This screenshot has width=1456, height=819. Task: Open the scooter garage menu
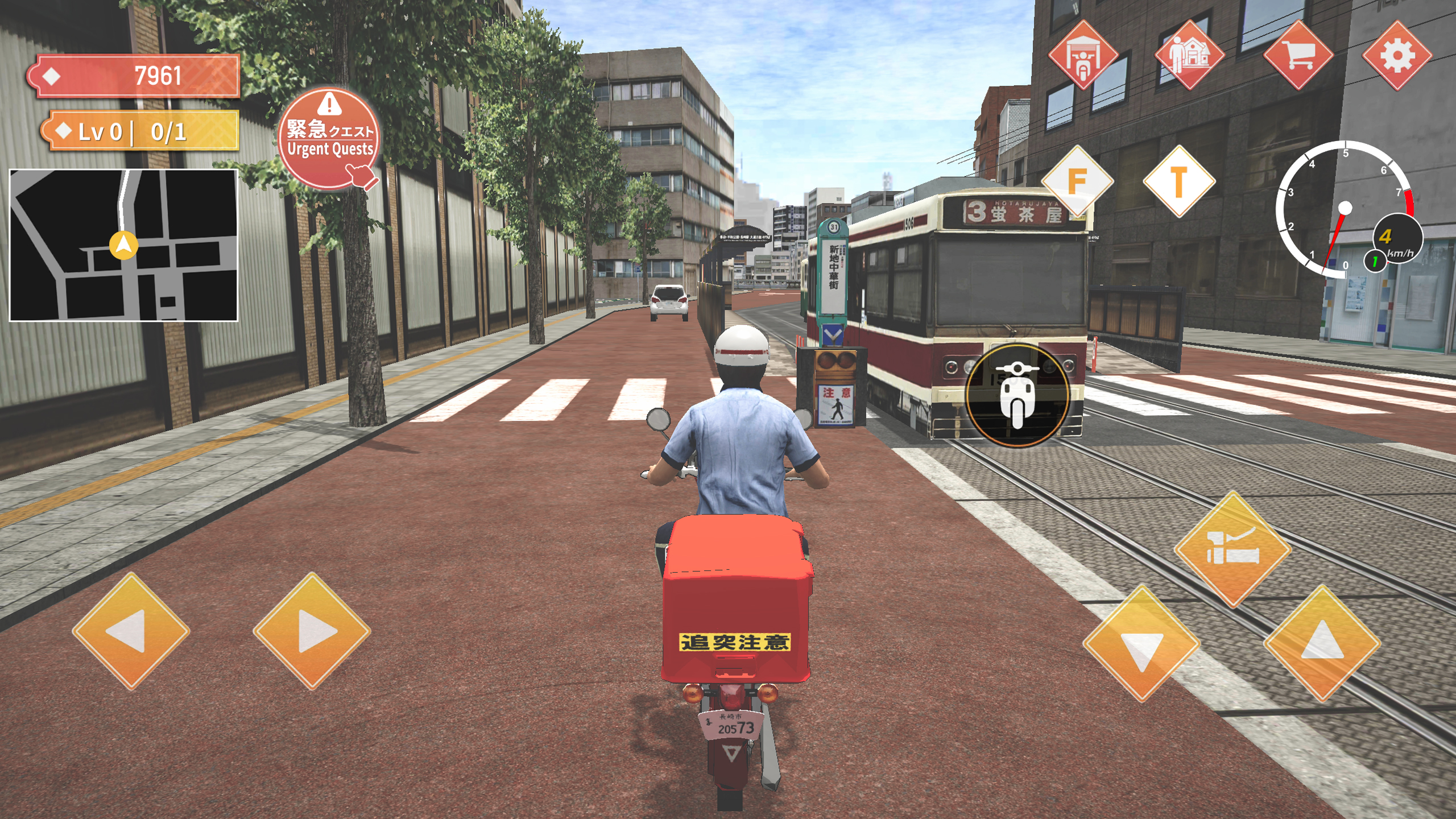click(x=1084, y=57)
